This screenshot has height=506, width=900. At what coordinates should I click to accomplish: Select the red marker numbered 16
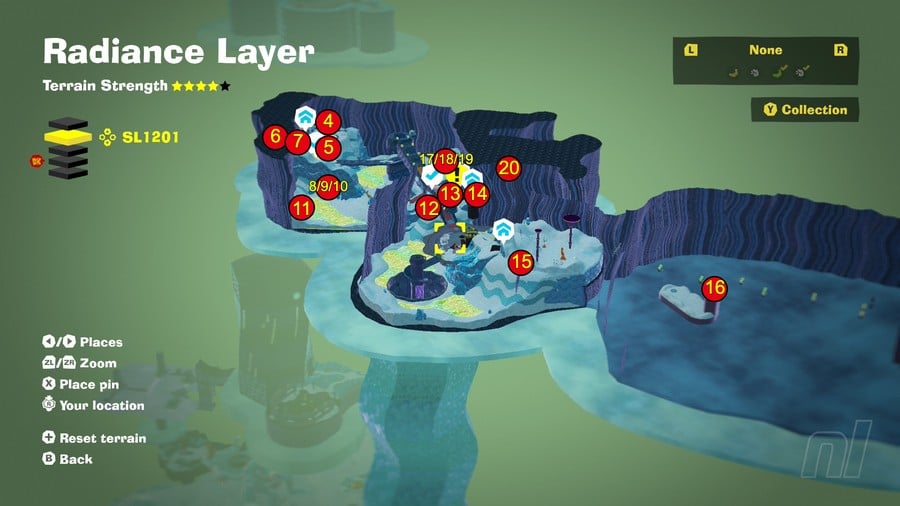pos(714,289)
